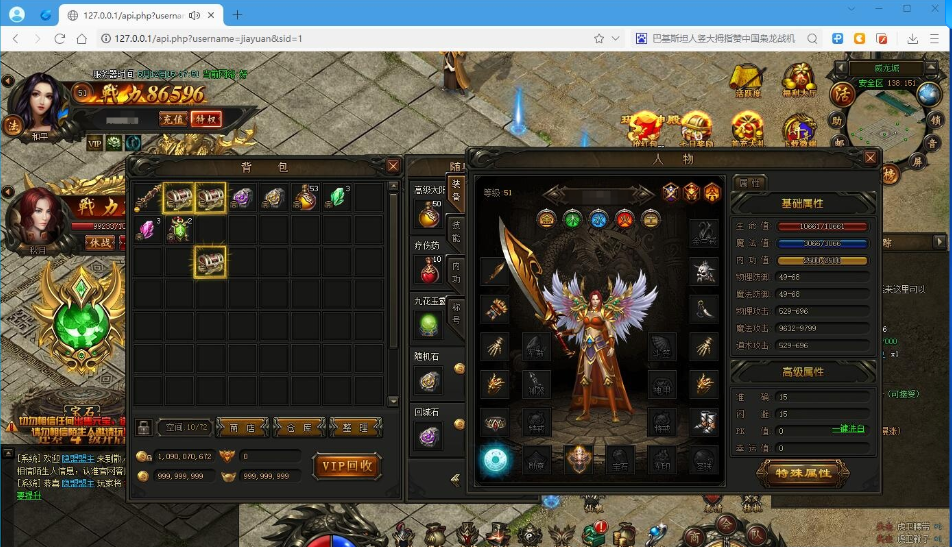
Task: Select the pink crystal in the bag
Action: (147, 230)
